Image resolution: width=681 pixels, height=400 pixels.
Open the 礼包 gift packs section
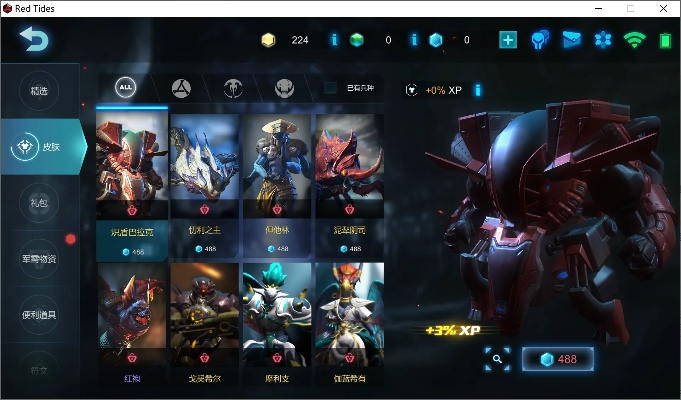point(40,202)
